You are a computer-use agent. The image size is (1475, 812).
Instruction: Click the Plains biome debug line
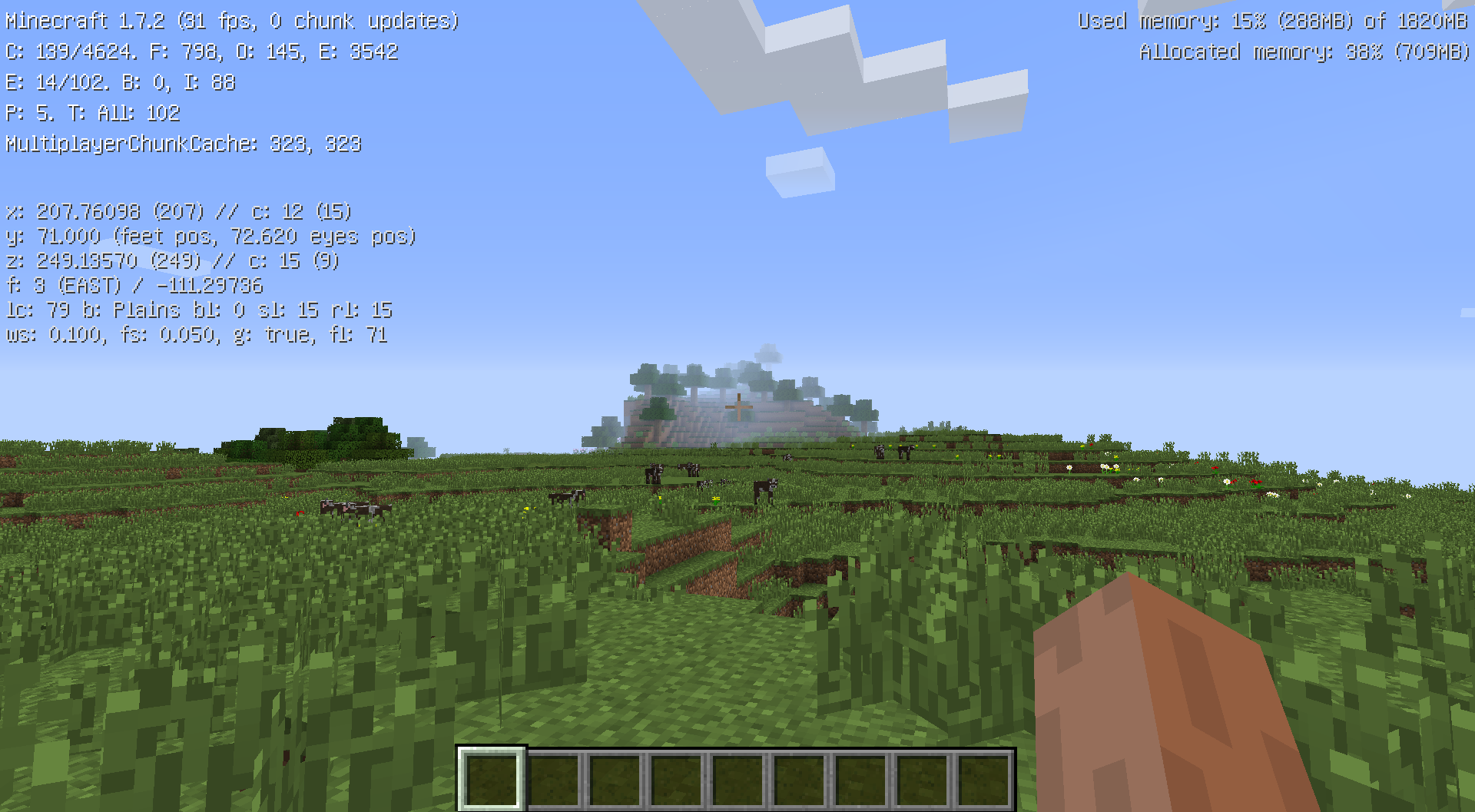click(198, 310)
